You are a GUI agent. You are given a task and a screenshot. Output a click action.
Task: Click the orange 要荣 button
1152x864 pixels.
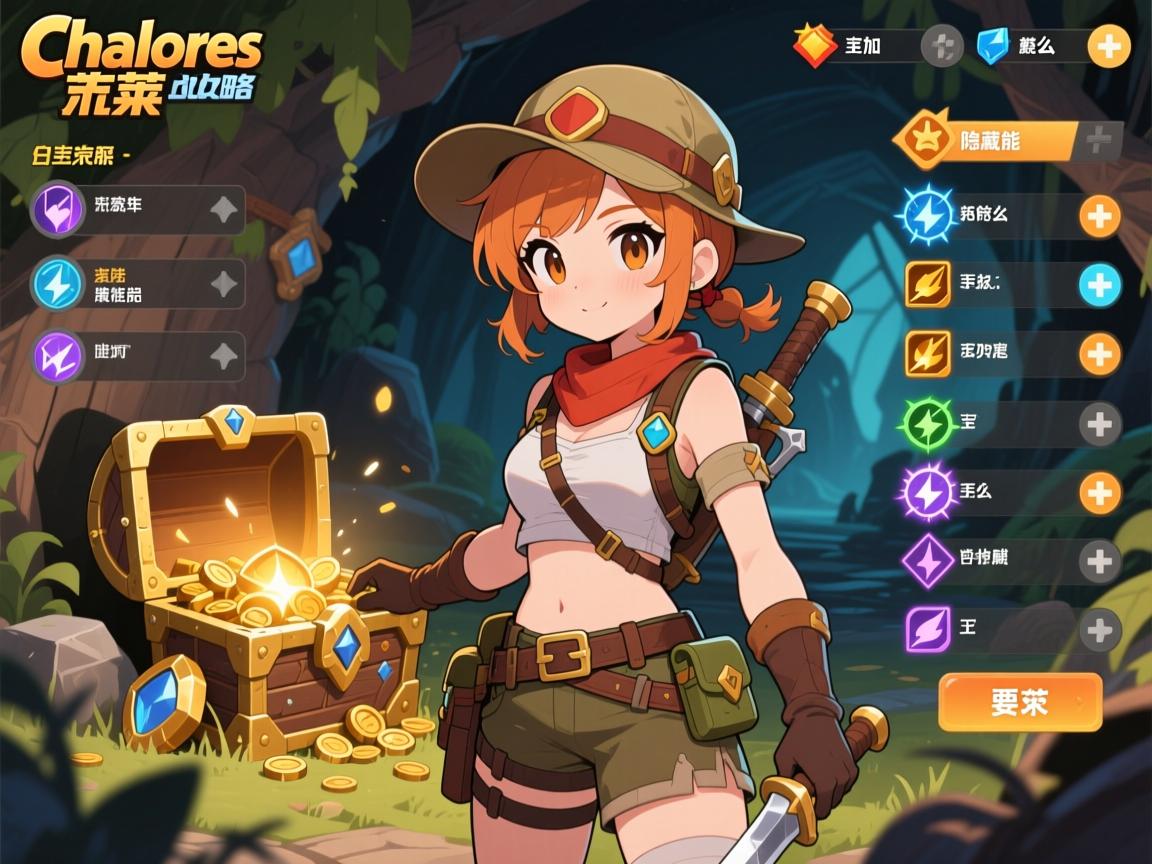point(1020,702)
